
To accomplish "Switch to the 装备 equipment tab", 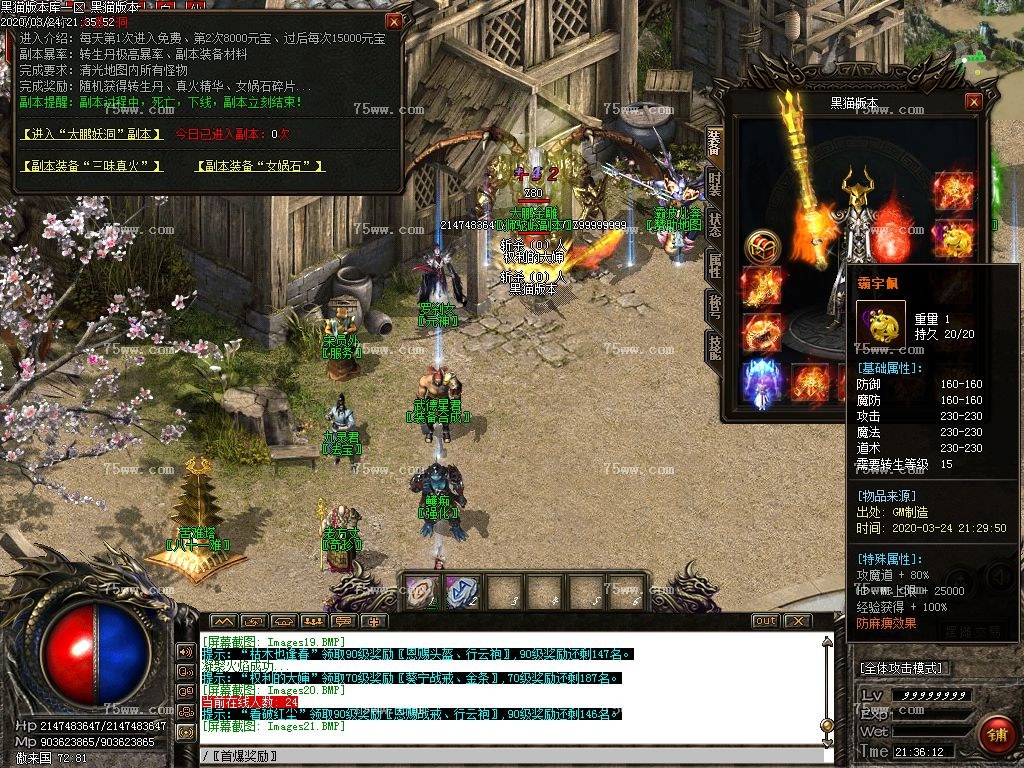I will (714, 143).
